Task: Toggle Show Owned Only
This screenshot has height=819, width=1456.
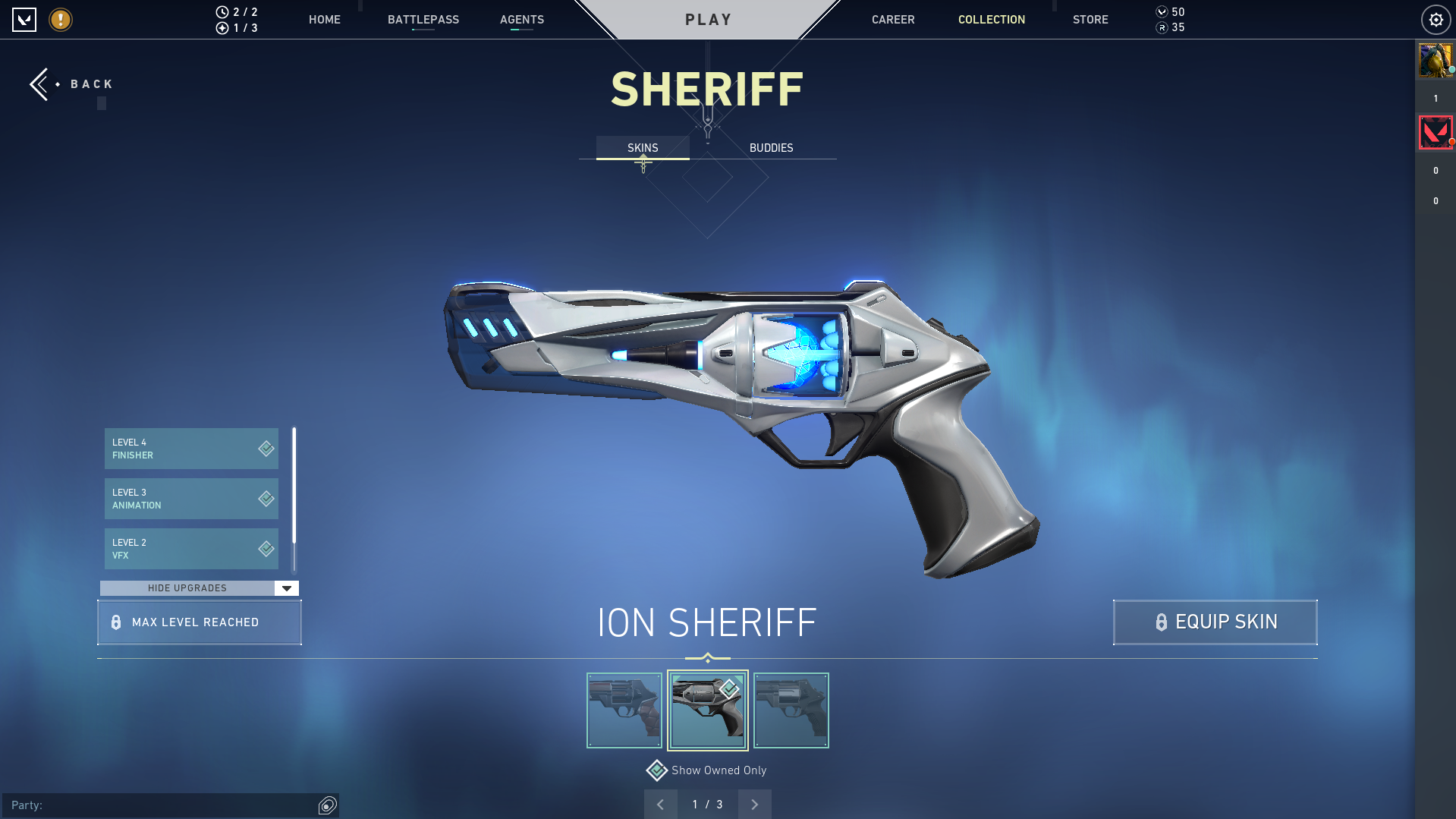Action: coord(657,770)
